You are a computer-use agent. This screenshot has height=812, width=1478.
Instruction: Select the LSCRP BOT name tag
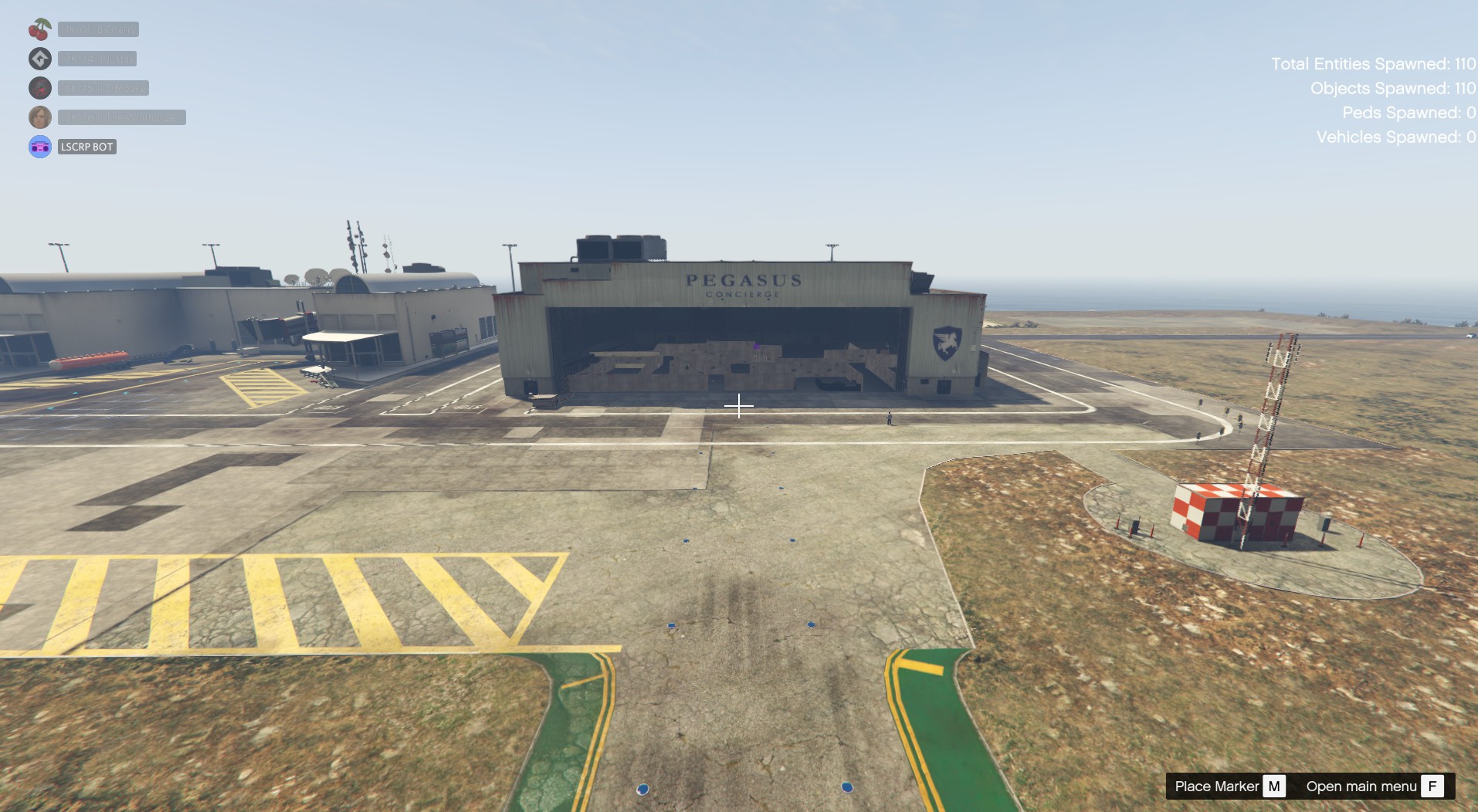(x=87, y=146)
